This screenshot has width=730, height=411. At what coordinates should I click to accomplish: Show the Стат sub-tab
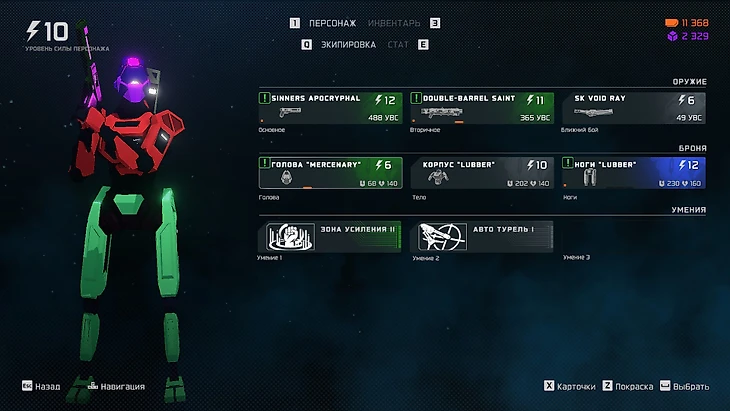pos(397,44)
